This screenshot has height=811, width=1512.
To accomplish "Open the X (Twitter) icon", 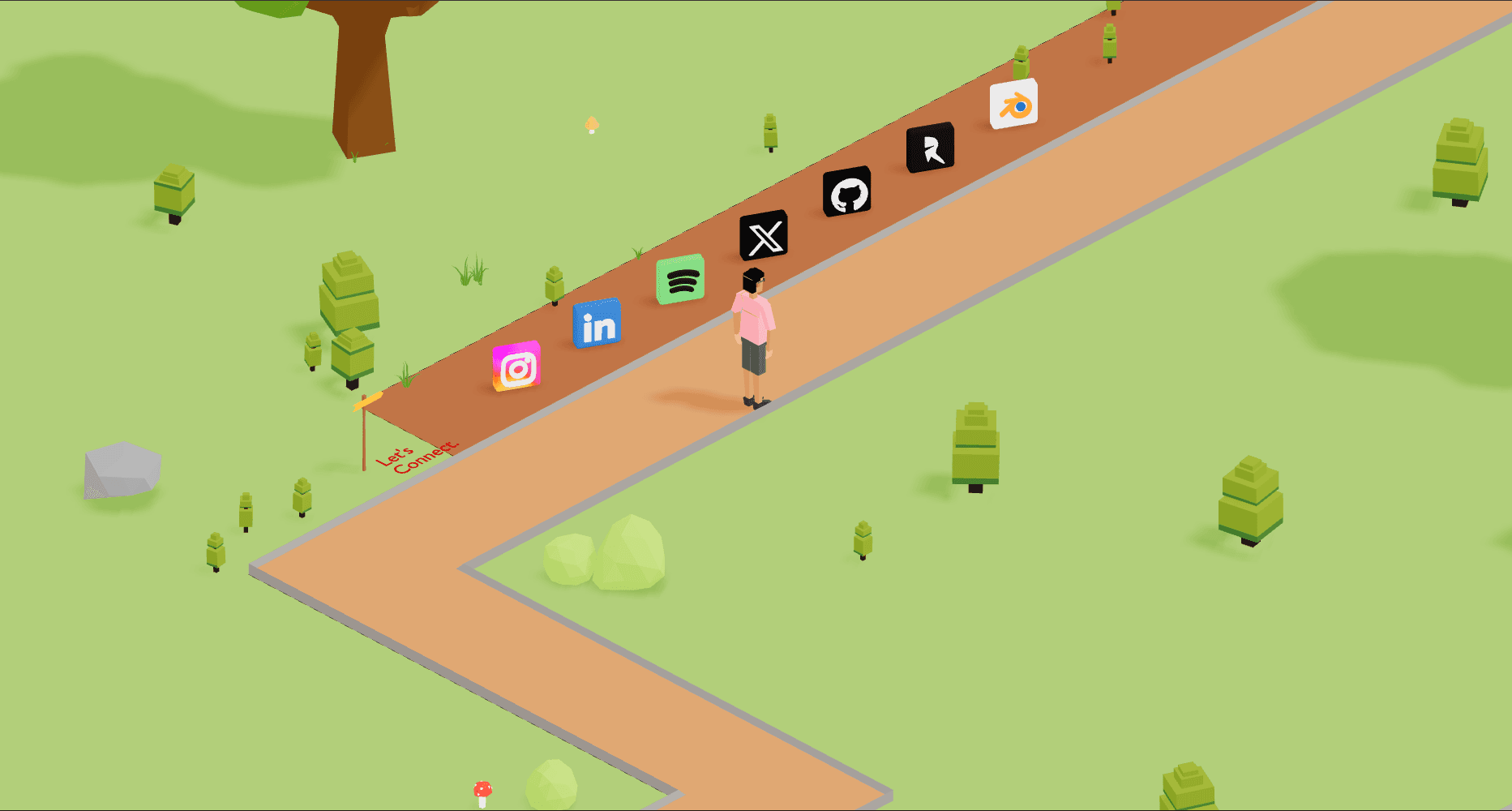I will coord(763,235).
